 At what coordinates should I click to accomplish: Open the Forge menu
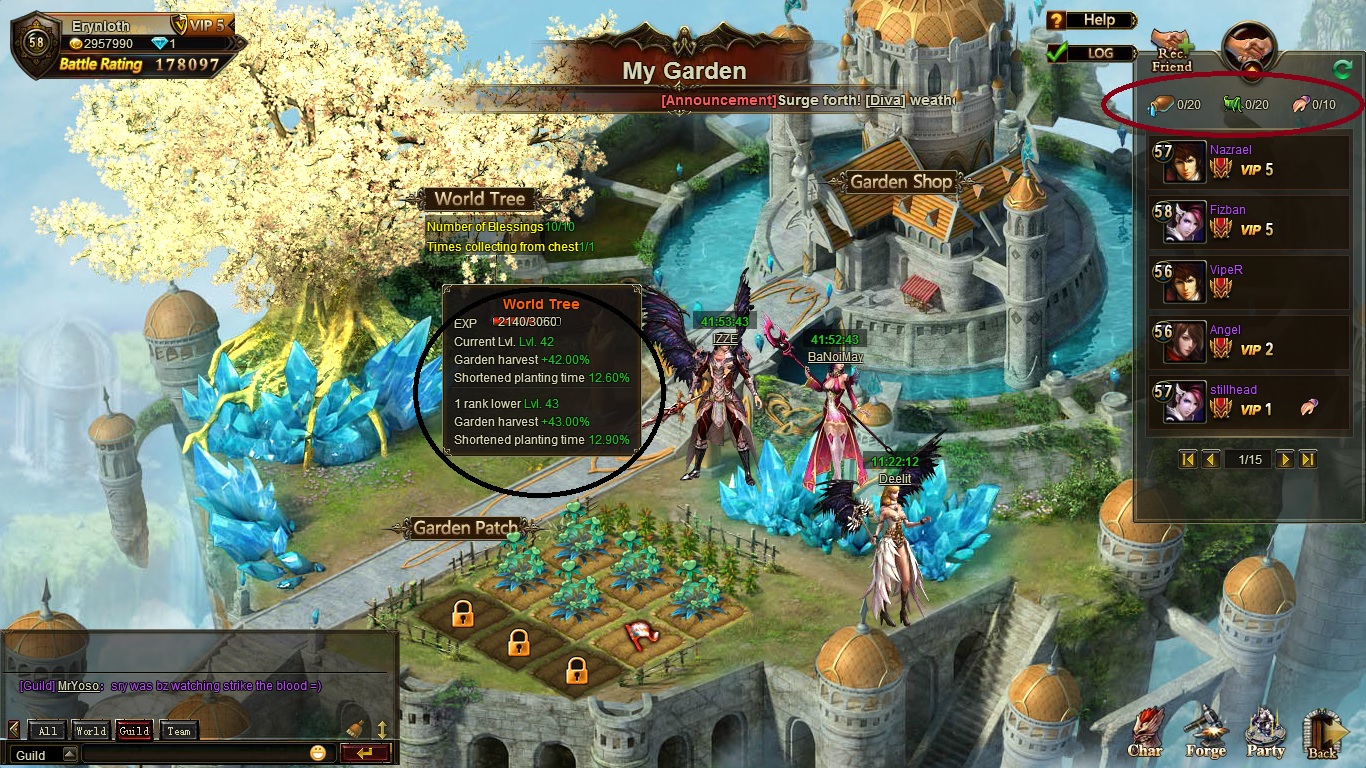point(1206,734)
